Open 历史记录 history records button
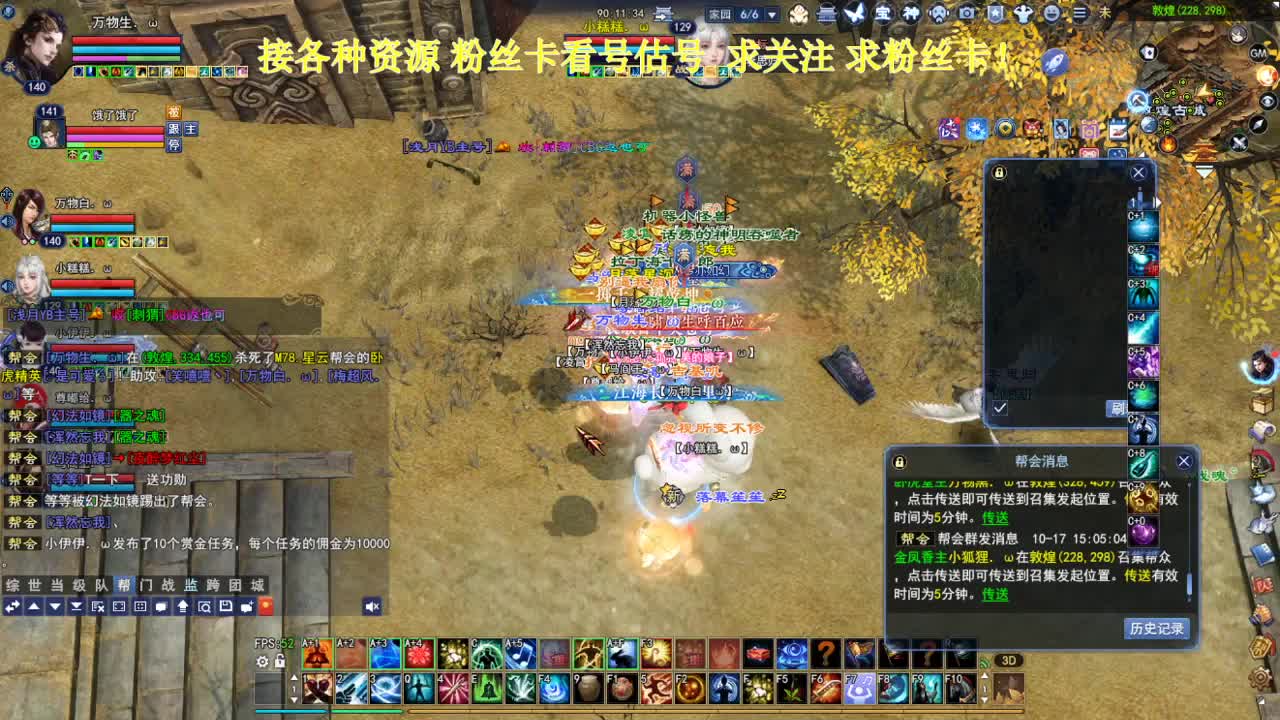 (x=1155, y=629)
